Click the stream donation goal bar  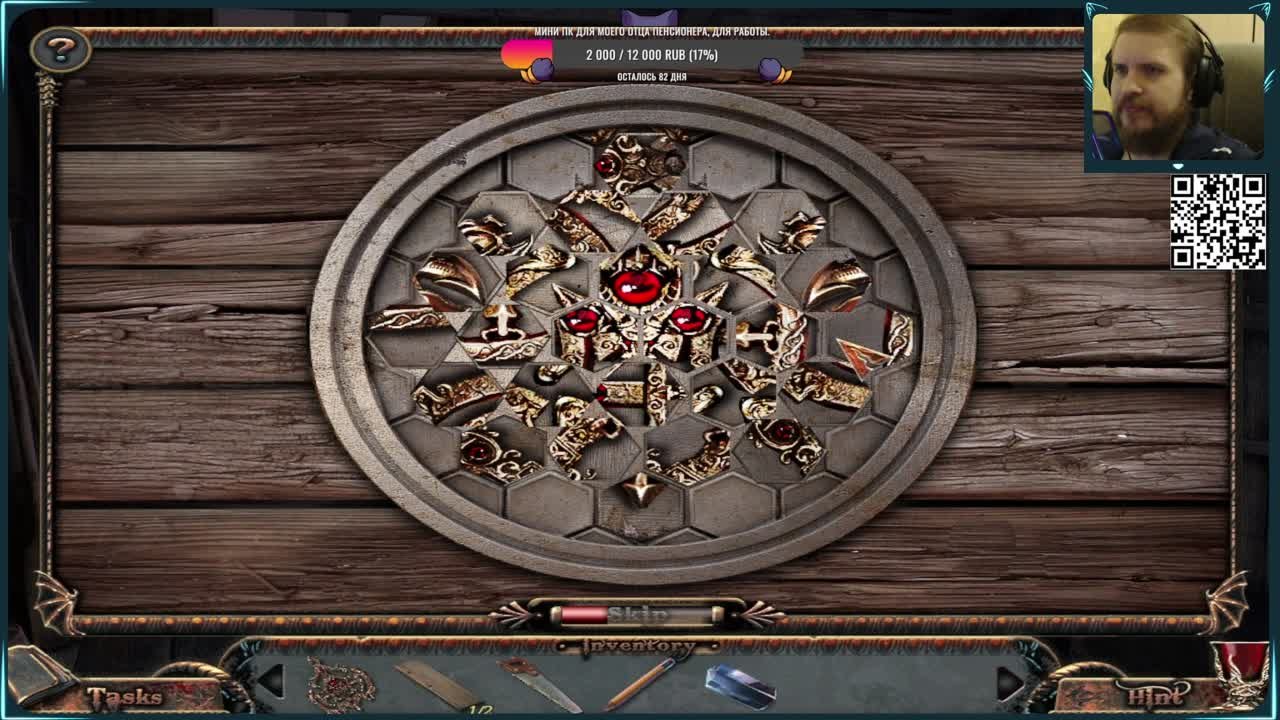652,55
